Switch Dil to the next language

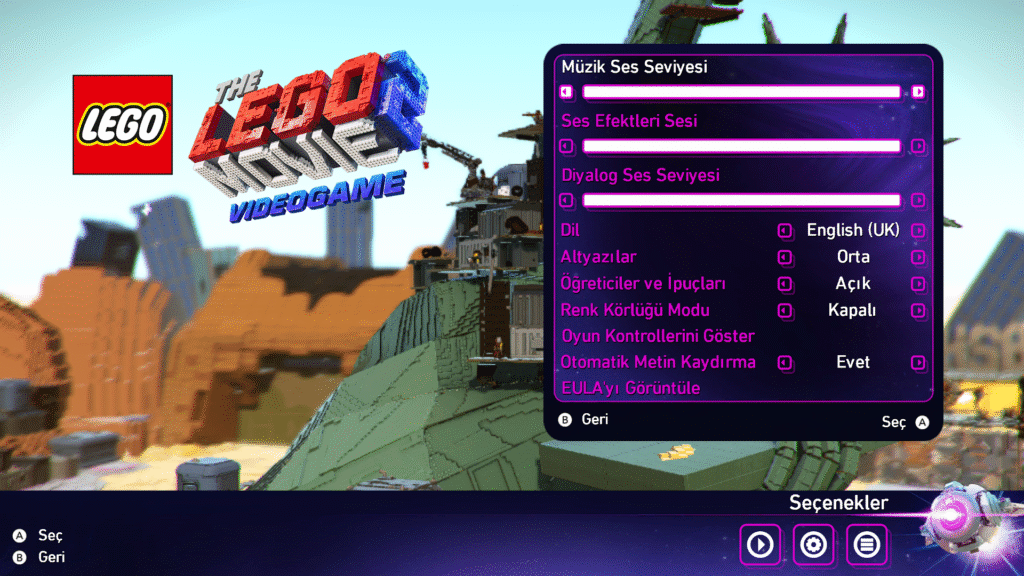pos(918,231)
